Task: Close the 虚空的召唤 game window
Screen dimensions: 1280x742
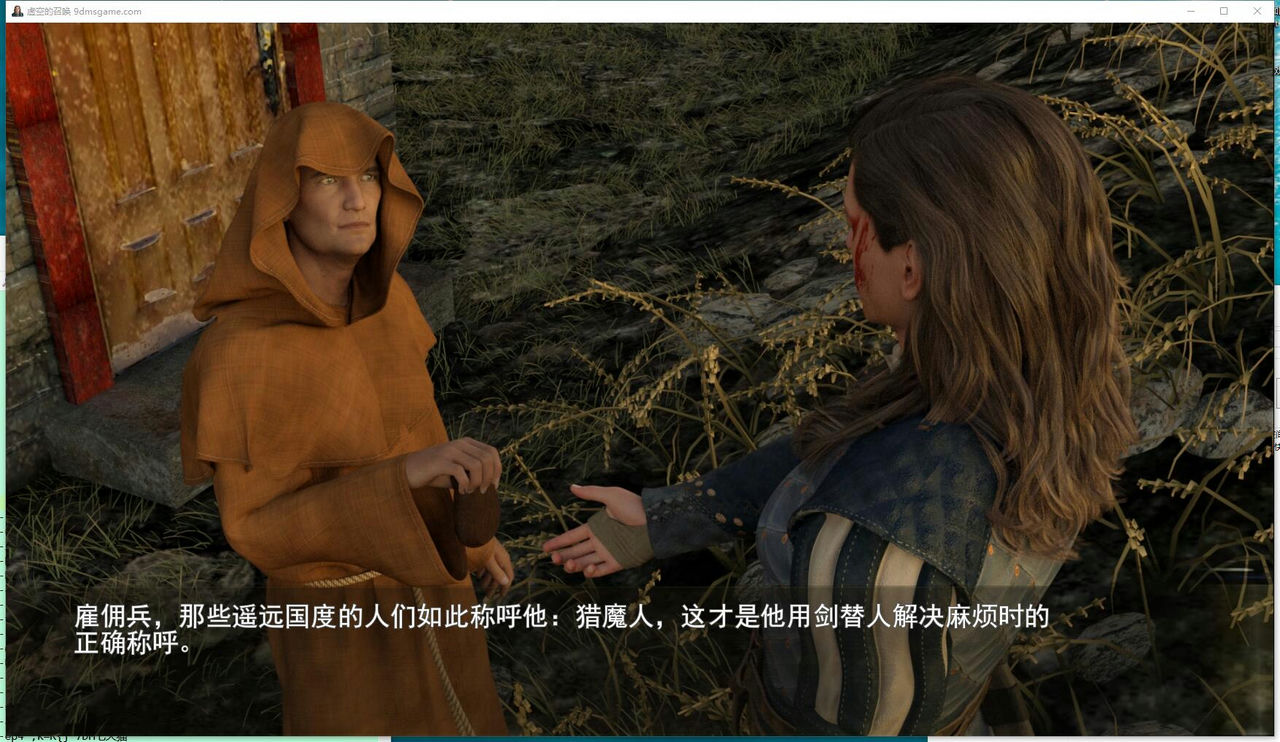Action: (x=1257, y=11)
